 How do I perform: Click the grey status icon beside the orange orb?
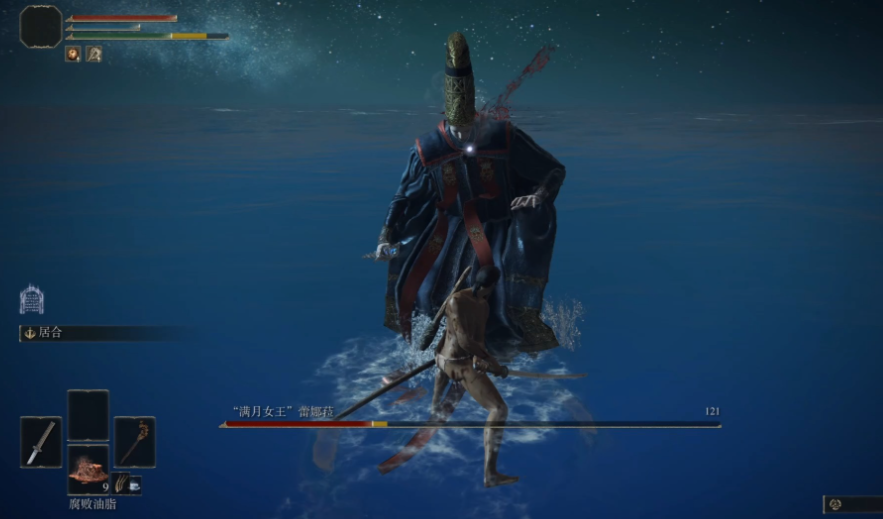pos(94,54)
